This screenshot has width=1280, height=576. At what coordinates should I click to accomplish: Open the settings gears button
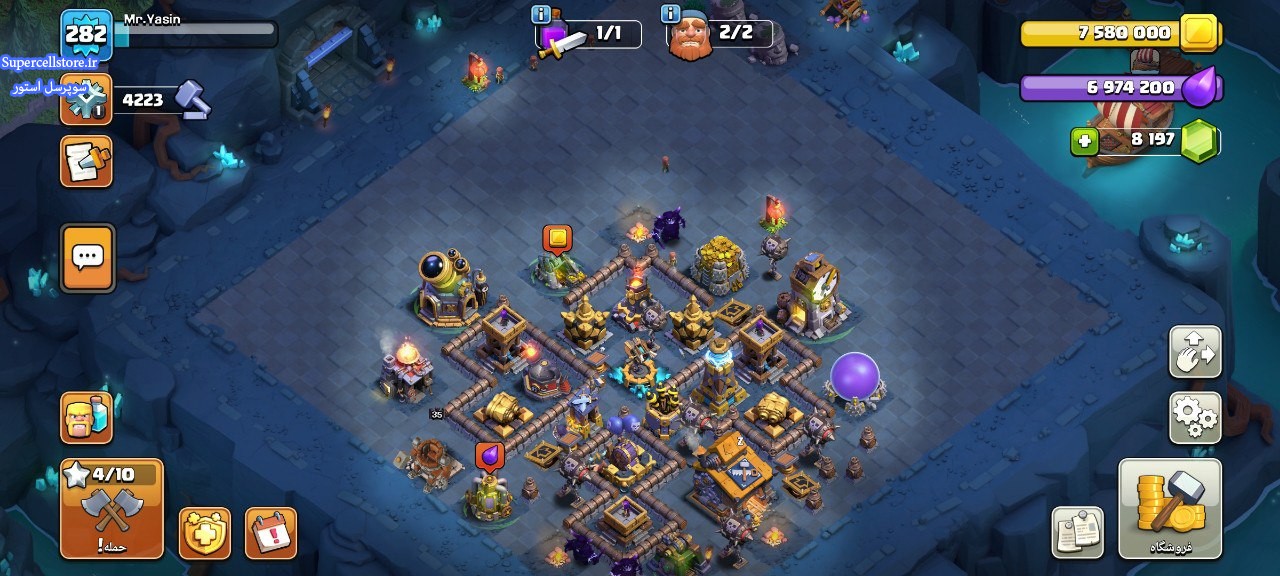1195,417
